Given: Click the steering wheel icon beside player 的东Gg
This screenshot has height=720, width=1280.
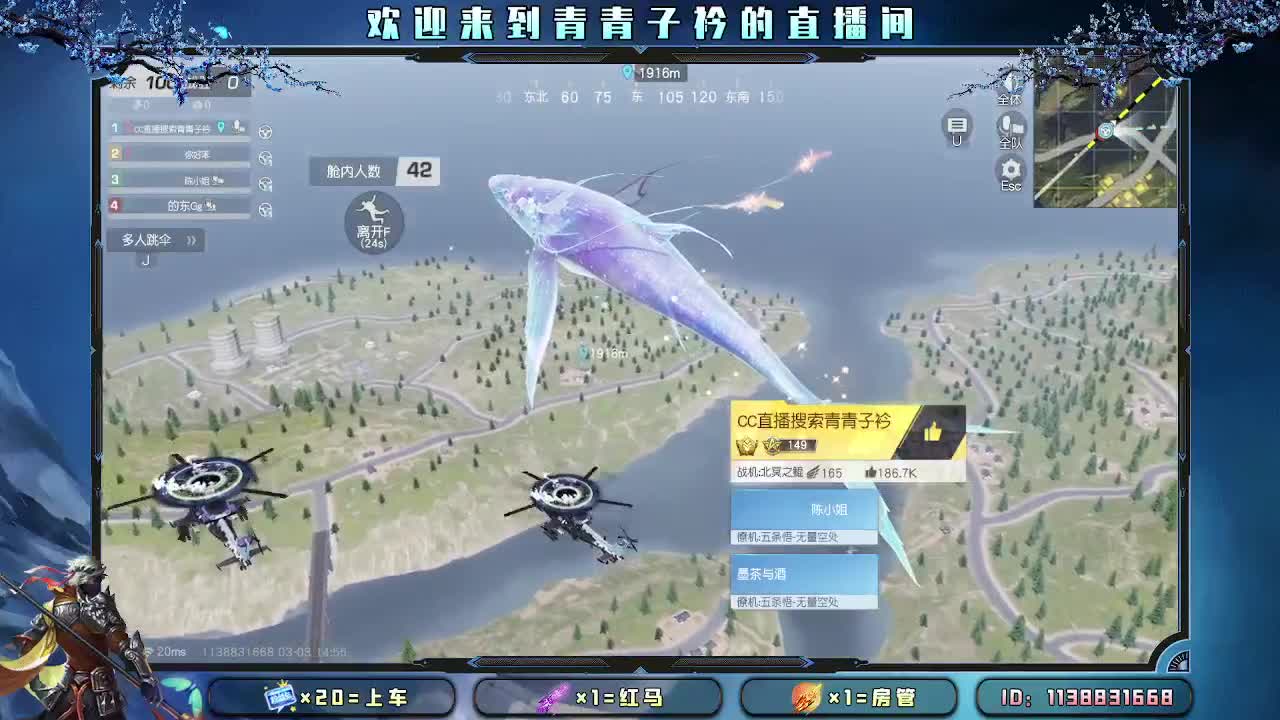Looking at the screenshot, I should tap(266, 207).
